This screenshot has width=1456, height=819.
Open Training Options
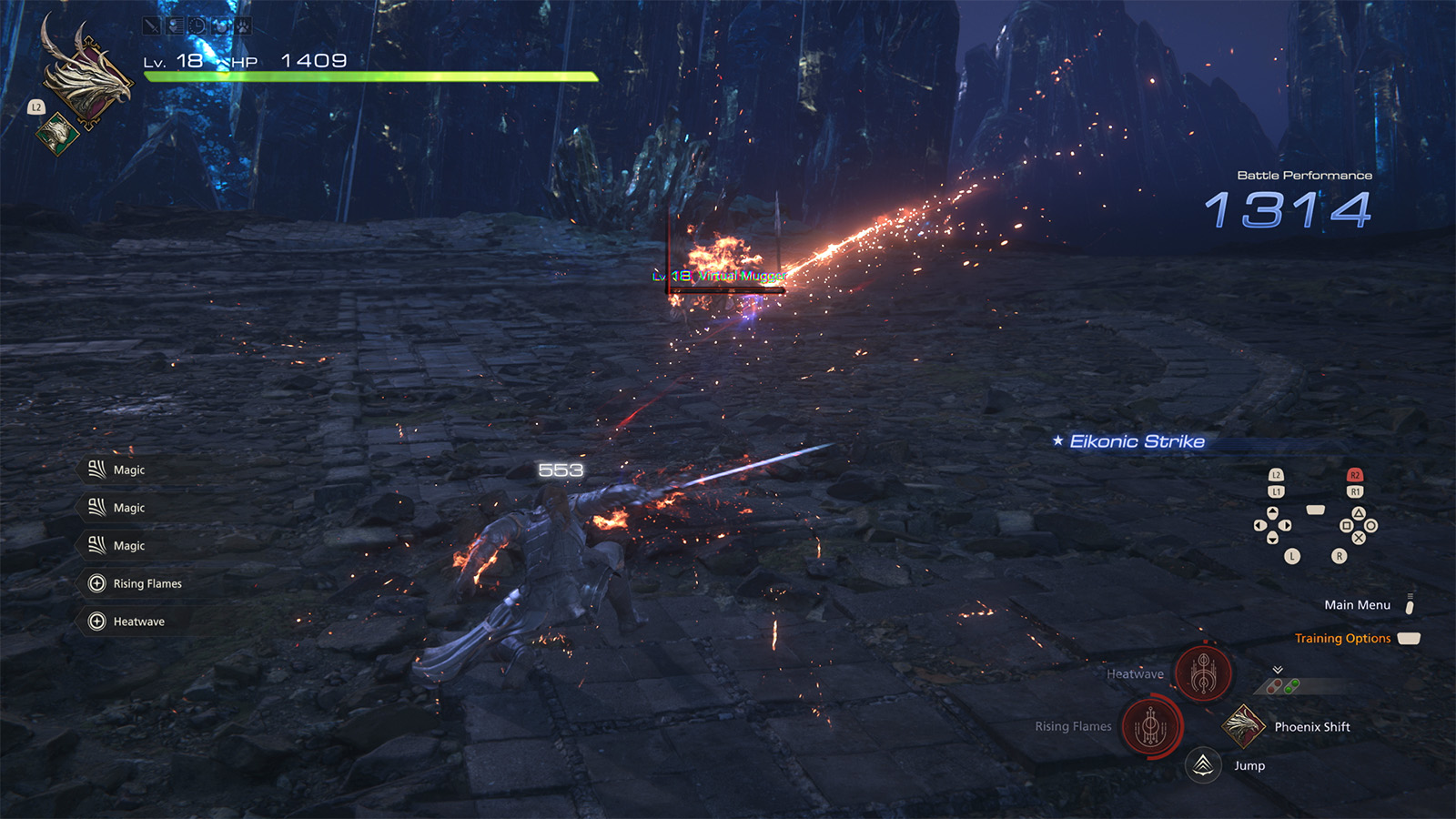1343,639
